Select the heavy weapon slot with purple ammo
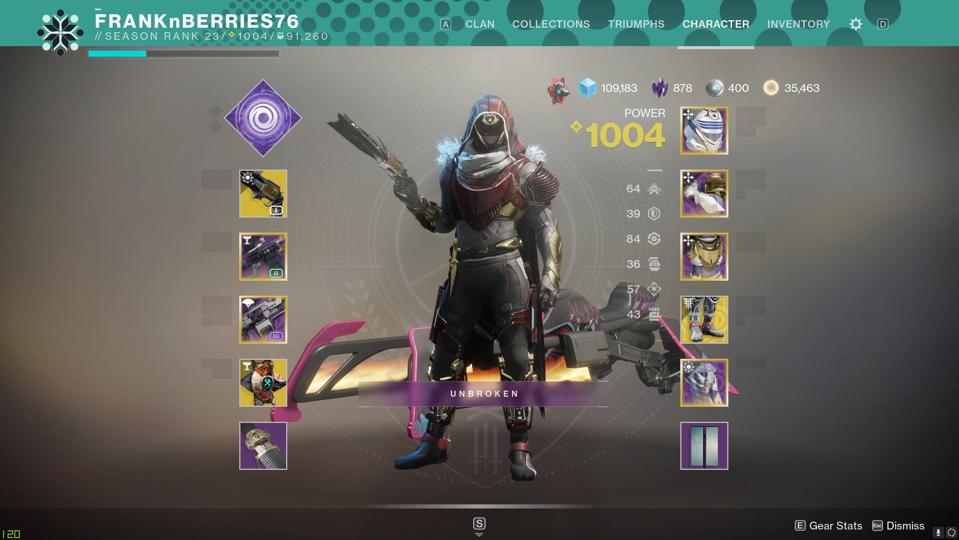 click(263, 319)
